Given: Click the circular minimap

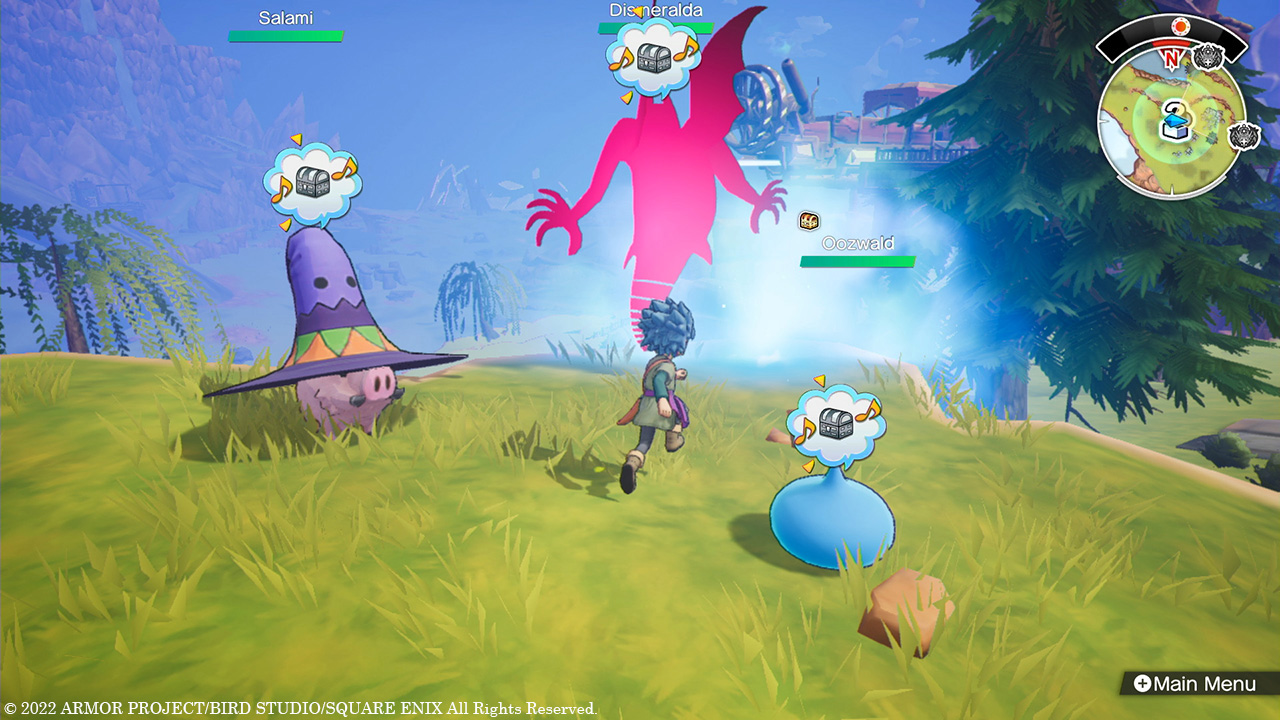Looking at the screenshot, I should (x=1172, y=124).
